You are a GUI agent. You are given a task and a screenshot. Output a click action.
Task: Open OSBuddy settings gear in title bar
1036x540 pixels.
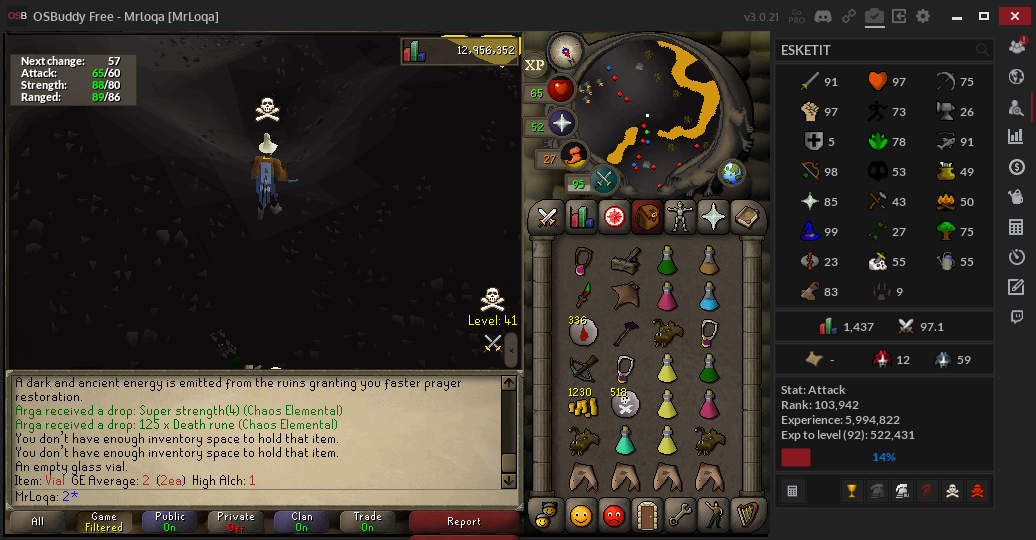pyautogui.click(x=923, y=16)
